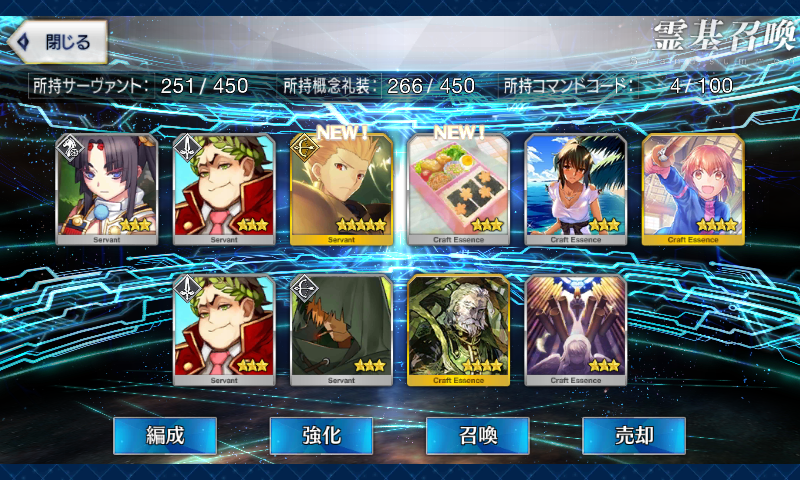The image size is (800, 480).
Task: Choose the 売却 sell button
Action: point(633,436)
